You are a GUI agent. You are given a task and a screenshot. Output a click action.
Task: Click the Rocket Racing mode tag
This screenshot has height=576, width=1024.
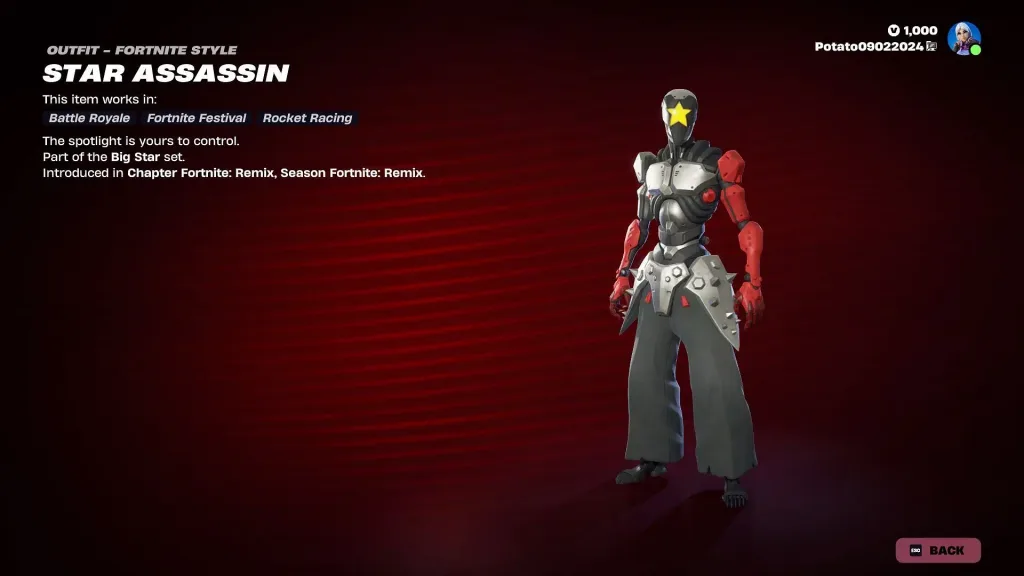pyautogui.click(x=307, y=118)
